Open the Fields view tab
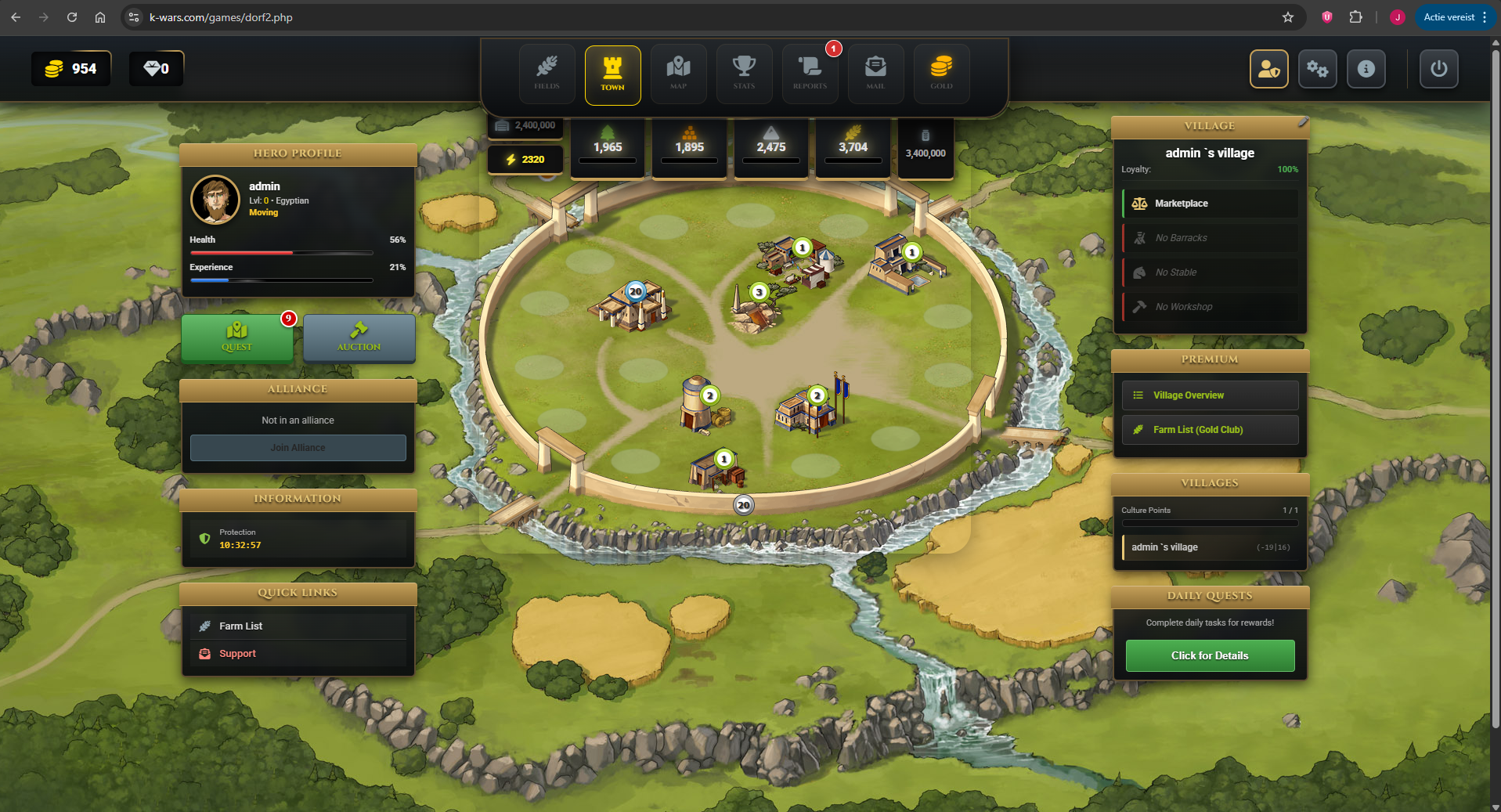This screenshot has height=812, width=1501. 547,74
